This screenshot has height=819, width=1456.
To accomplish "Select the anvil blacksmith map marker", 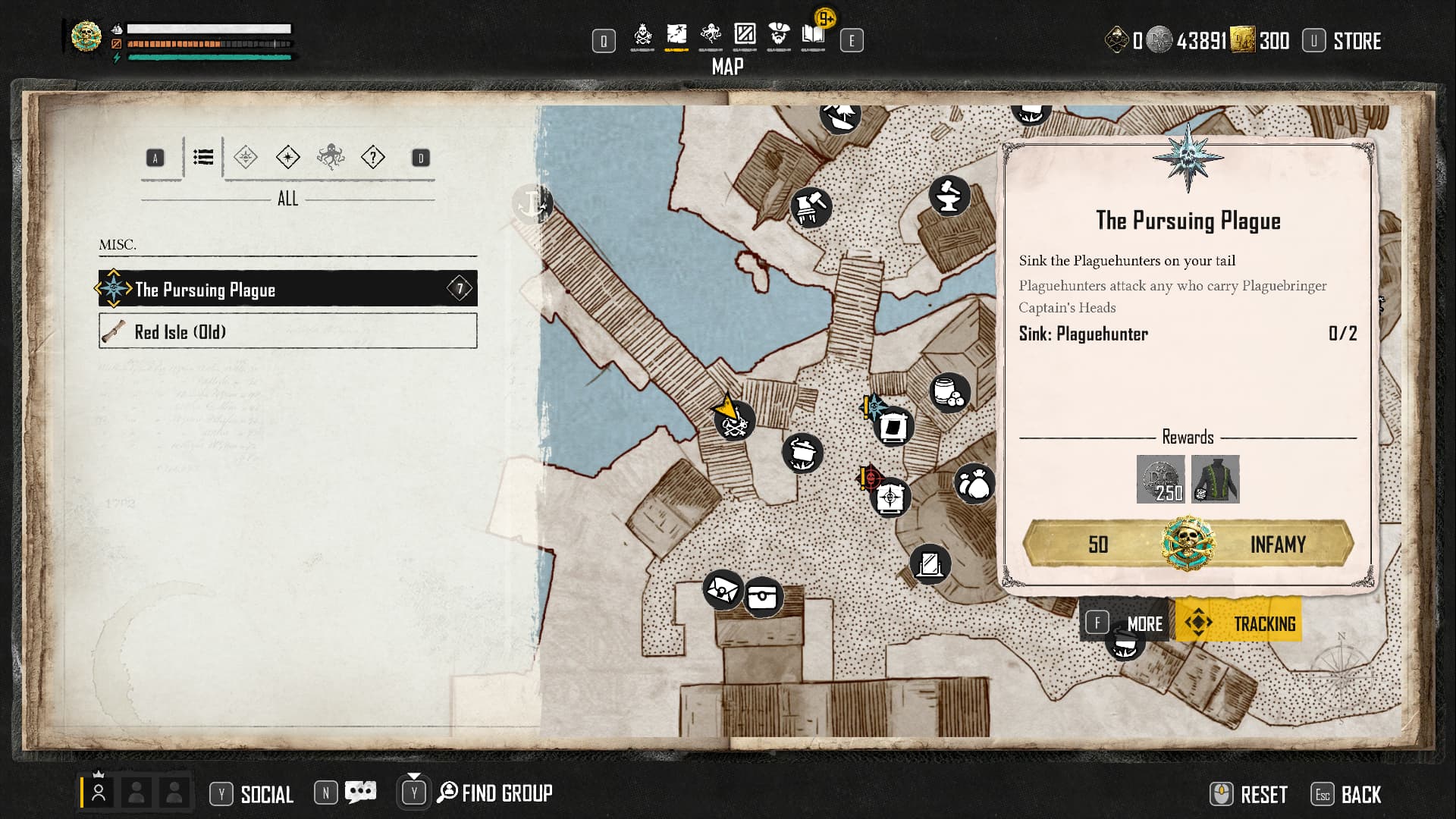I will (x=949, y=196).
